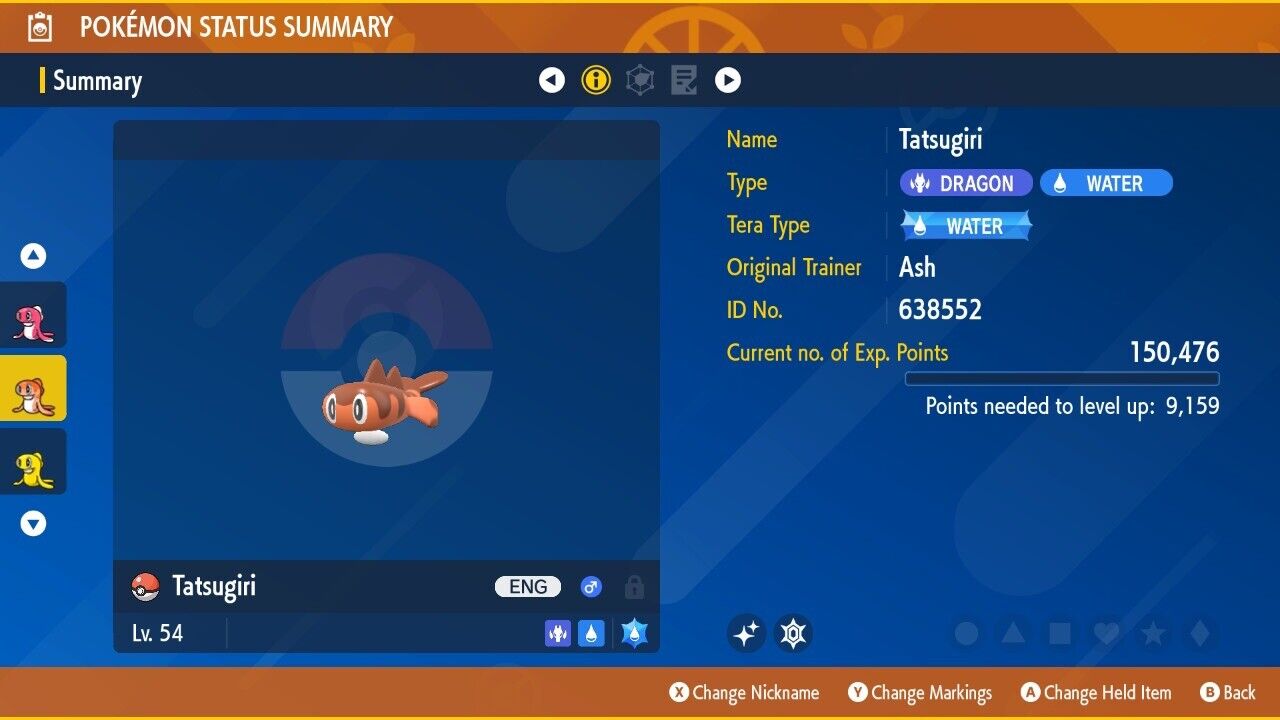Screen dimensions: 1280x720
Task: Go to the next summary page arrow
Action: click(x=728, y=80)
